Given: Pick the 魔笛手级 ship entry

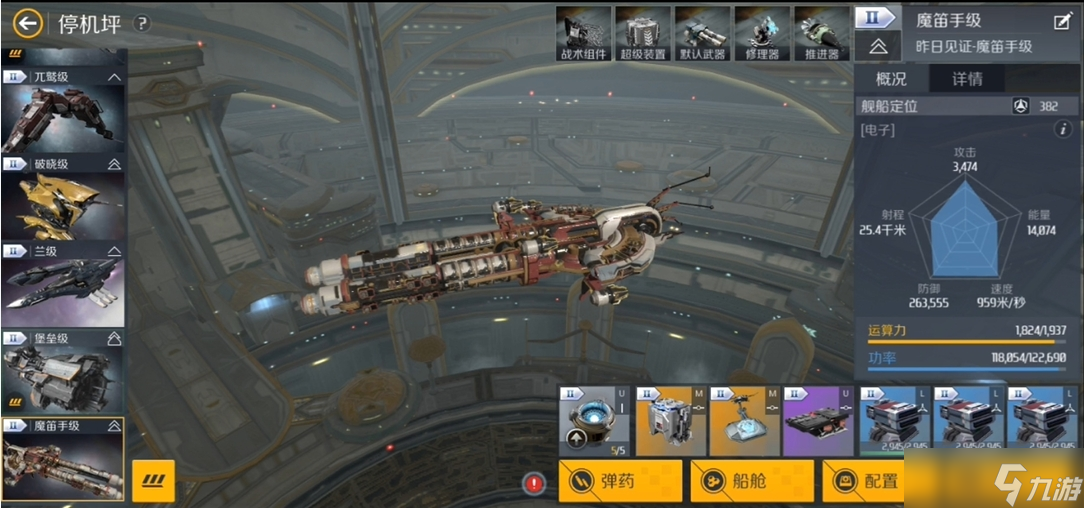Looking at the screenshot, I should click(x=62, y=459).
